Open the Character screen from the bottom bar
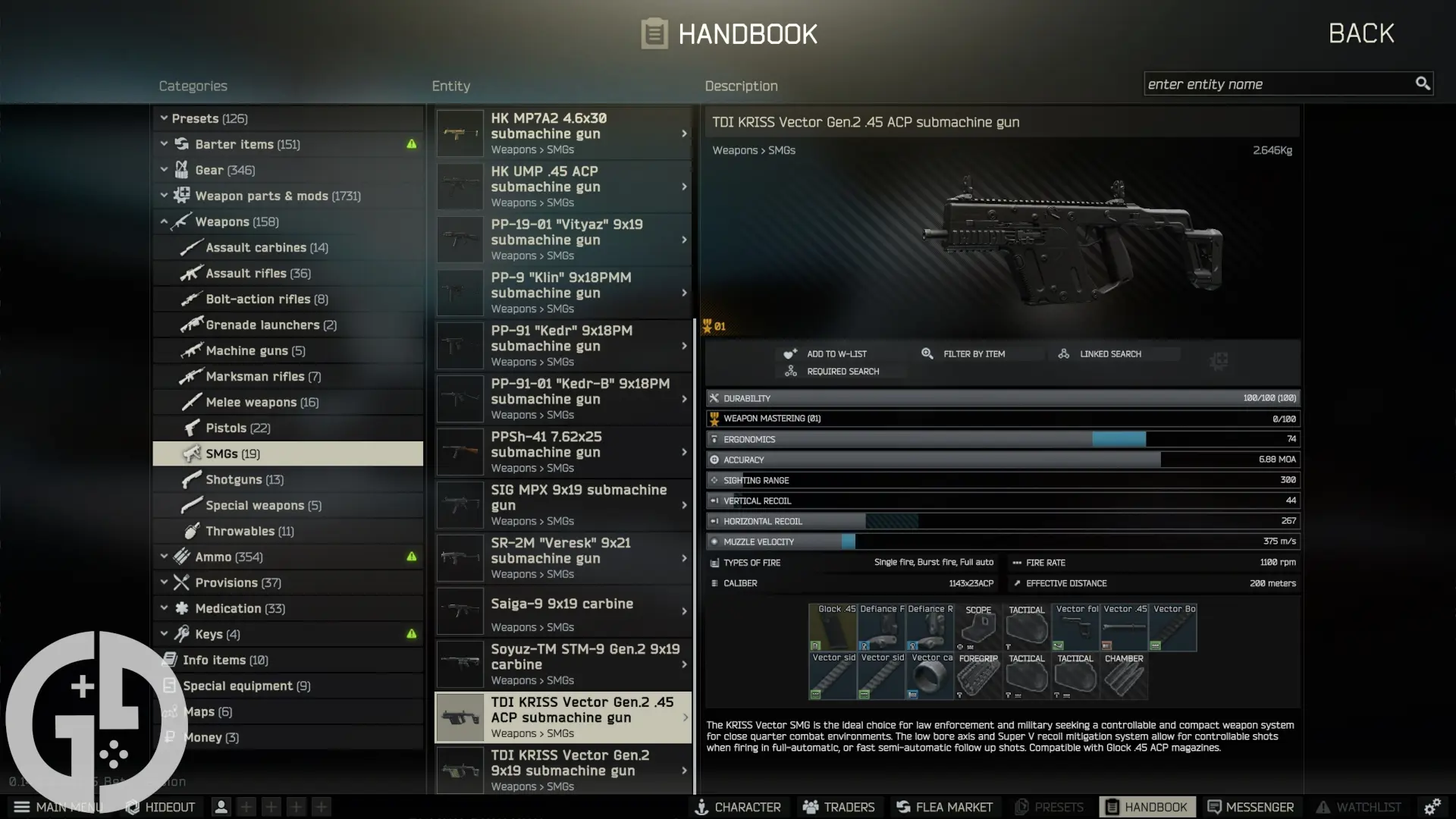 [x=738, y=807]
